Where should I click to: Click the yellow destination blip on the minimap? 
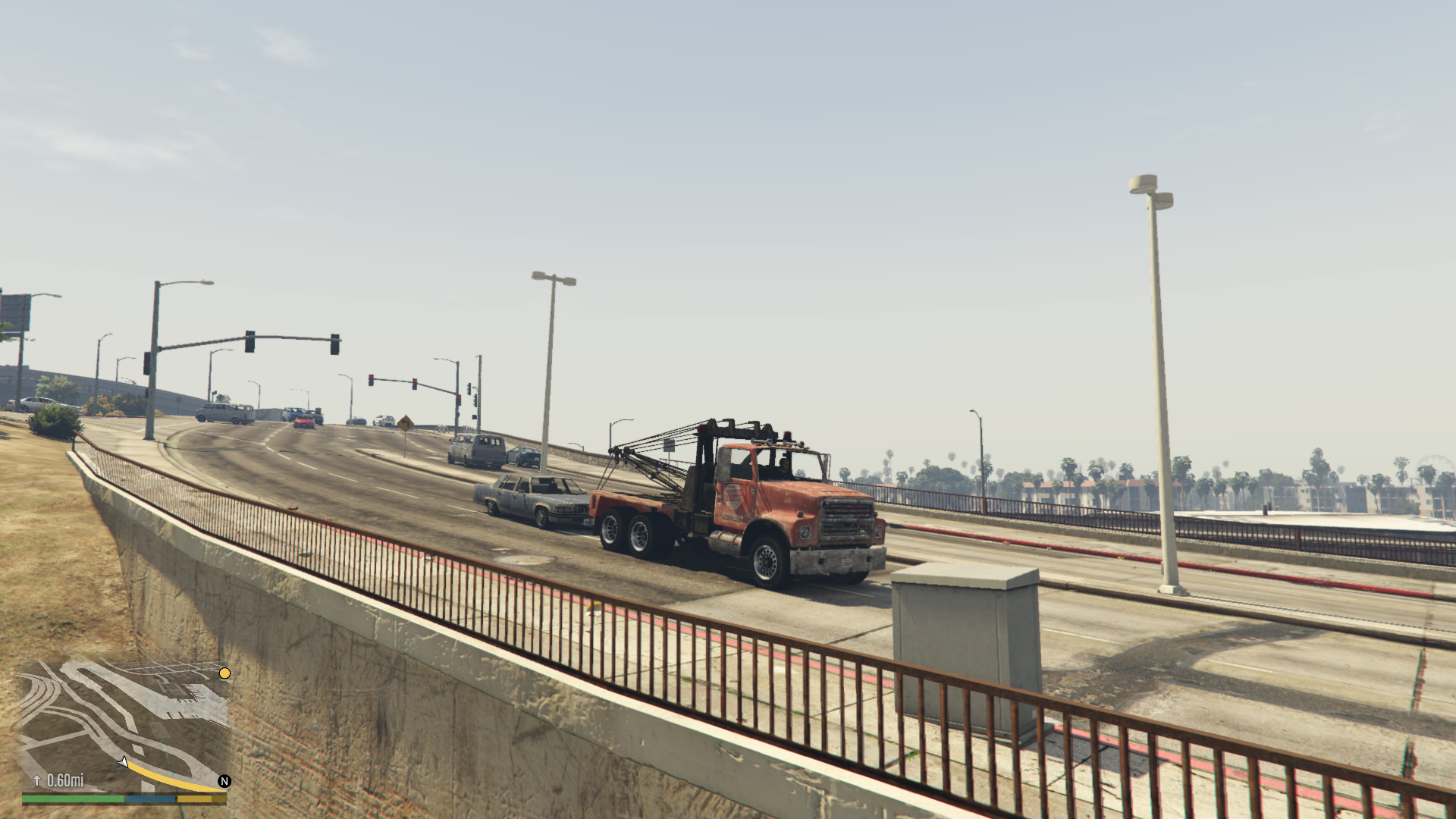tap(225, 673)
